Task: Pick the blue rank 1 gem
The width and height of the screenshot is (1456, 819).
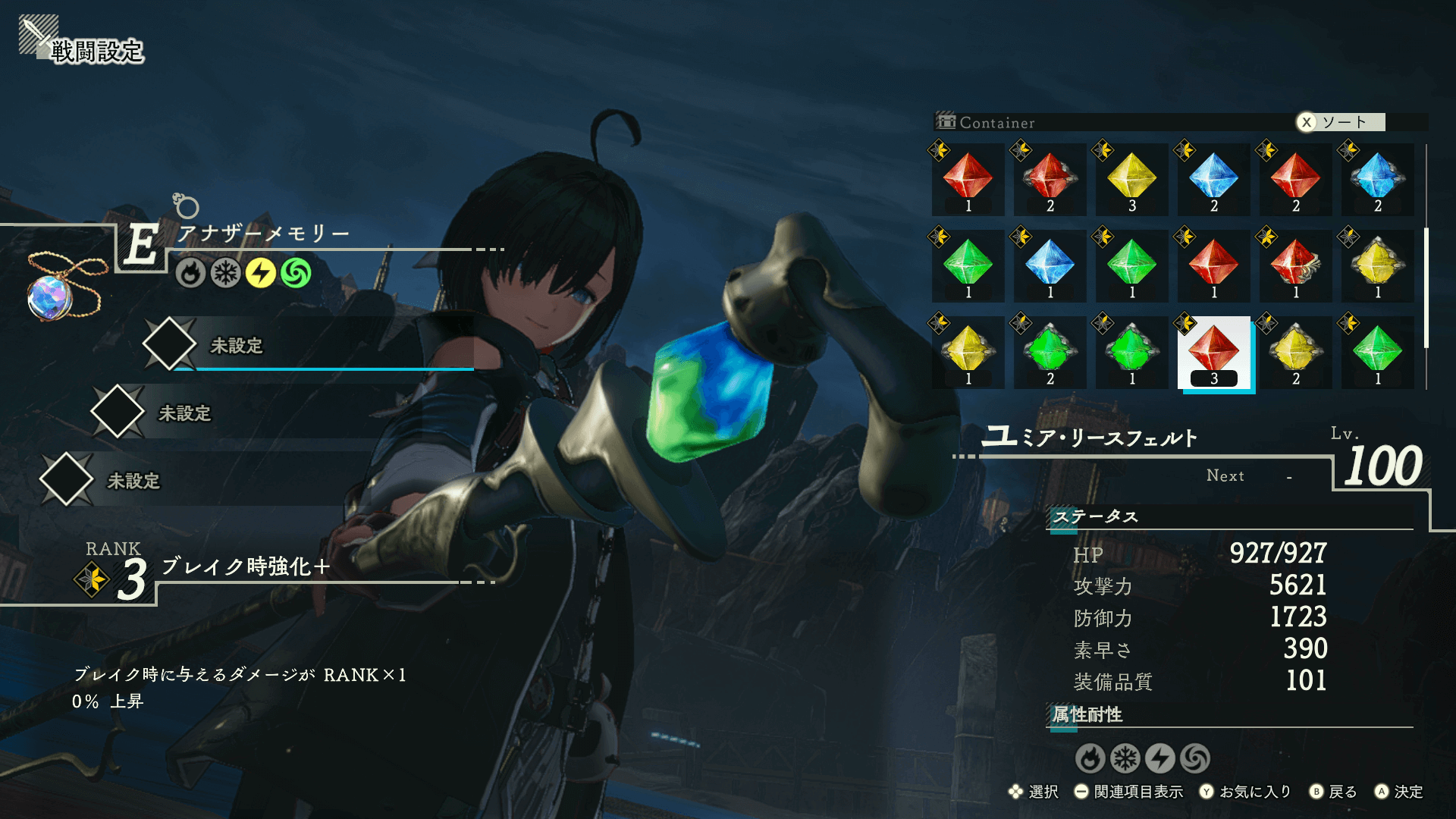Action: (1050, 265)
